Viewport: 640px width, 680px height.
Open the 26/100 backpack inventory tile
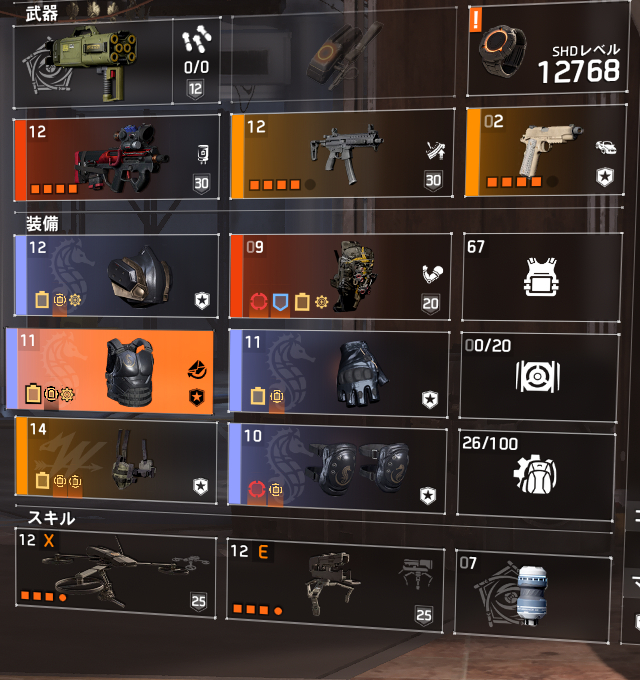coord(537,473)
